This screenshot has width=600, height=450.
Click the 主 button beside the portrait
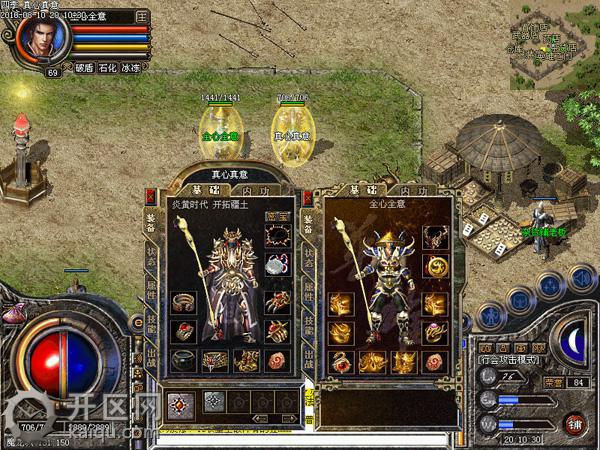141,17
